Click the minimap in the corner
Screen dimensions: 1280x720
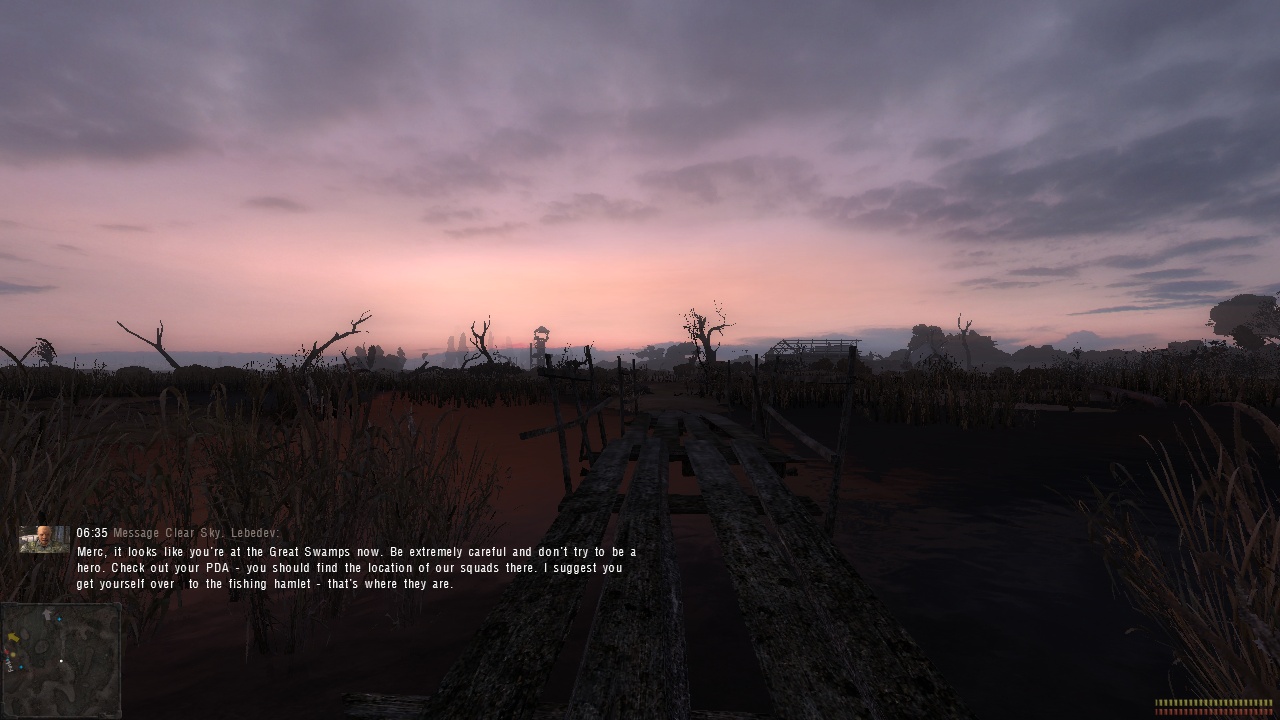coord(61,659)
